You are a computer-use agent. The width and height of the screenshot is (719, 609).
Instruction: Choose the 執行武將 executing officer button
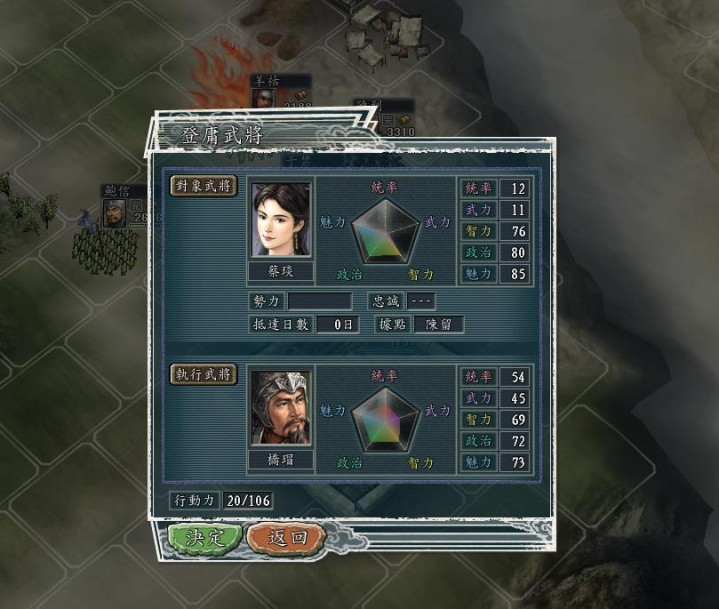coord(205,374)
